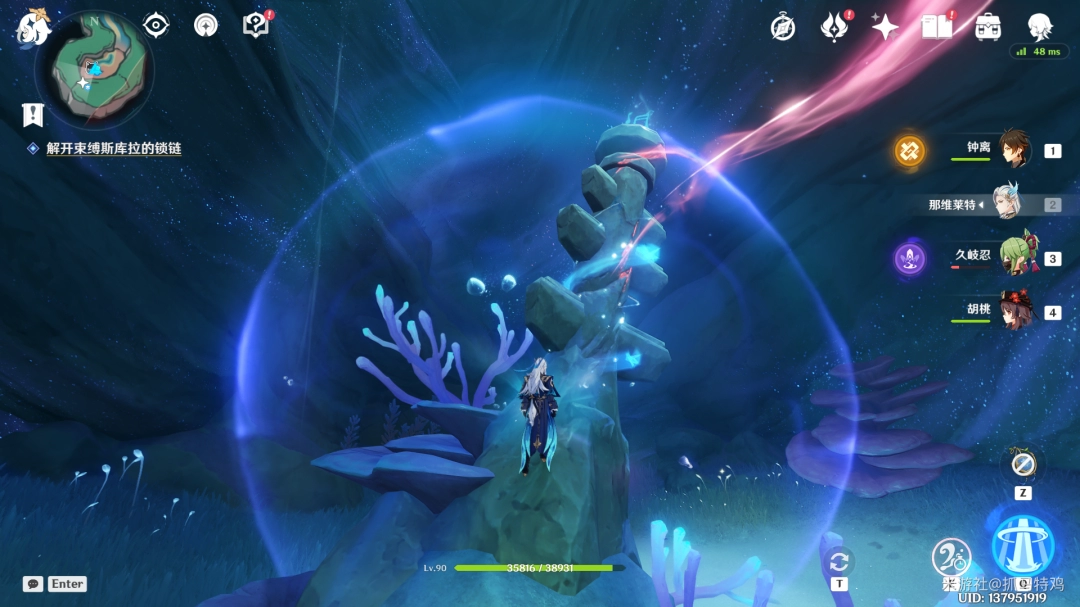
Task: Switch to party member 钟离
Action: 1015,149
